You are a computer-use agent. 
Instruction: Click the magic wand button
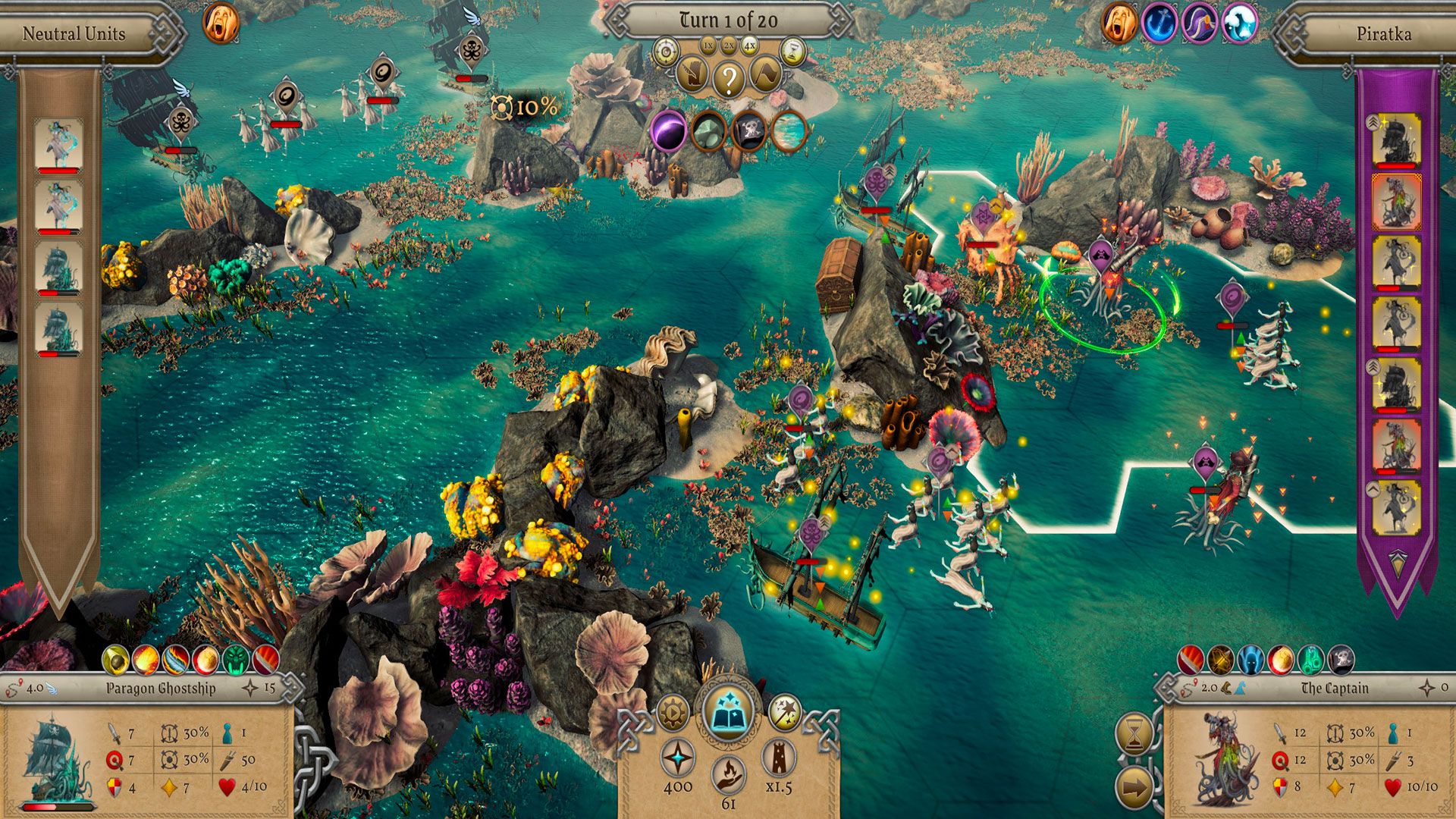click(785, 713)
